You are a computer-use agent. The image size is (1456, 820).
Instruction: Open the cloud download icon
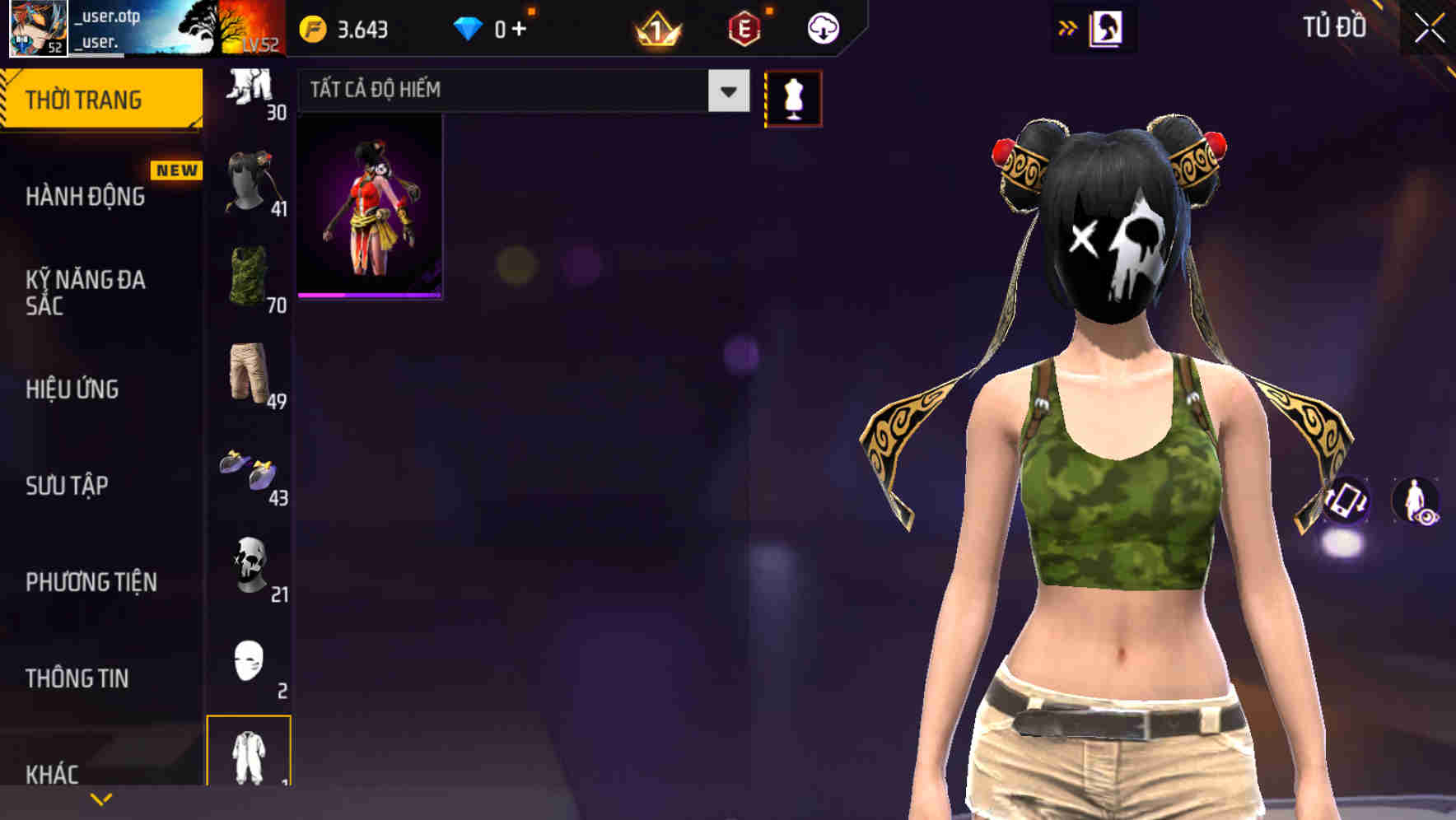823,26
